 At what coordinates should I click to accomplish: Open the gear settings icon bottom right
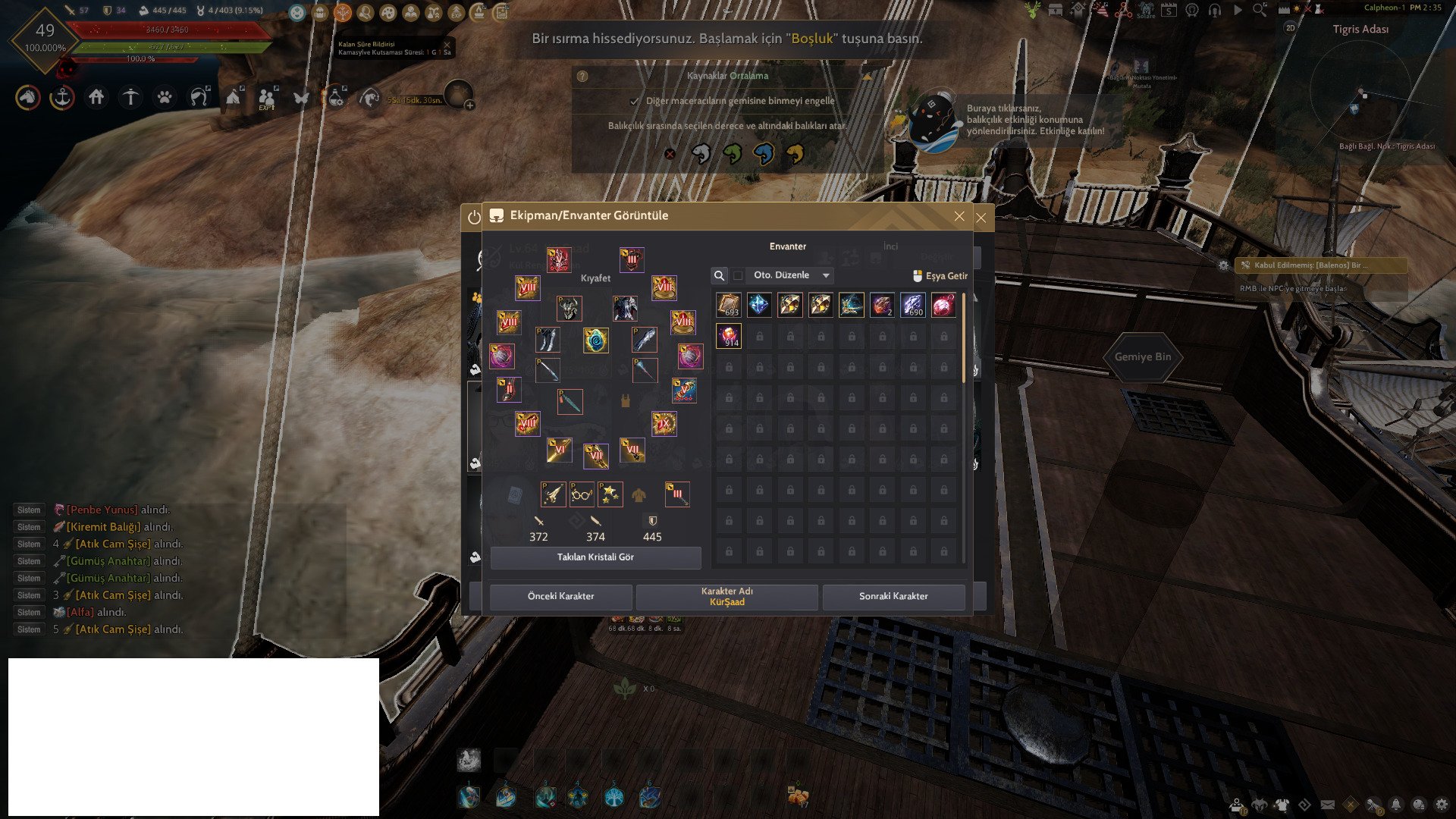point(1442,805)
